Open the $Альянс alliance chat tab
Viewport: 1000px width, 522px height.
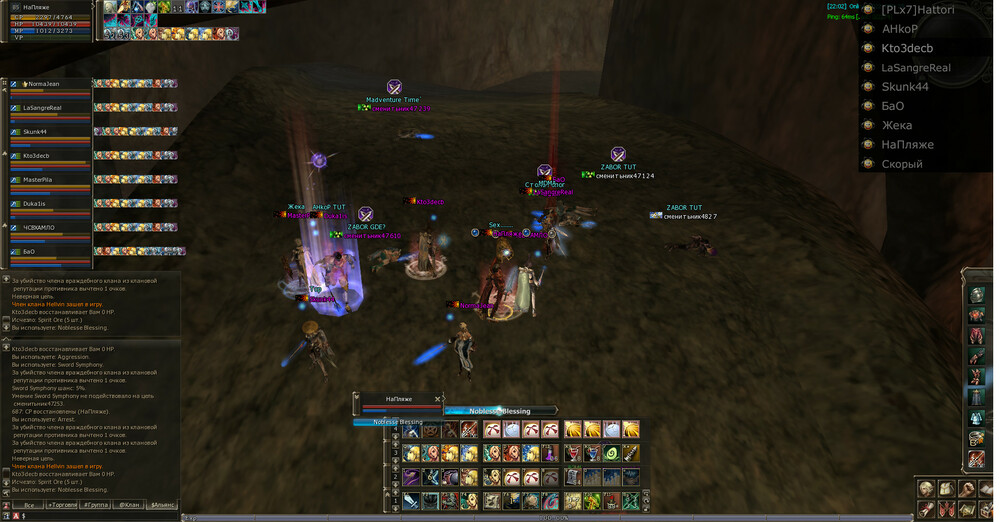(162, 505)
